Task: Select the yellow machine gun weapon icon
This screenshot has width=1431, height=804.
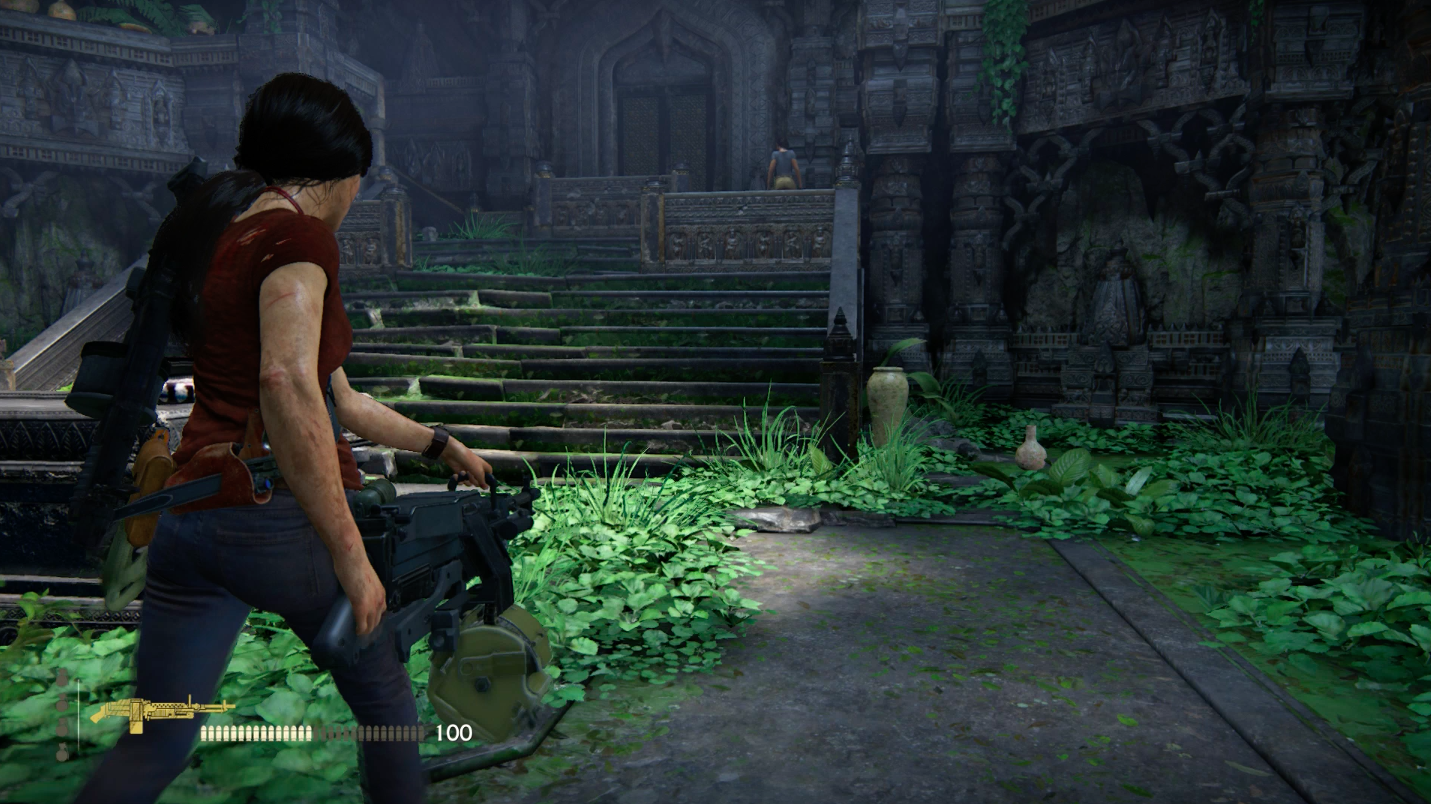Action: (x=160, y=713)
